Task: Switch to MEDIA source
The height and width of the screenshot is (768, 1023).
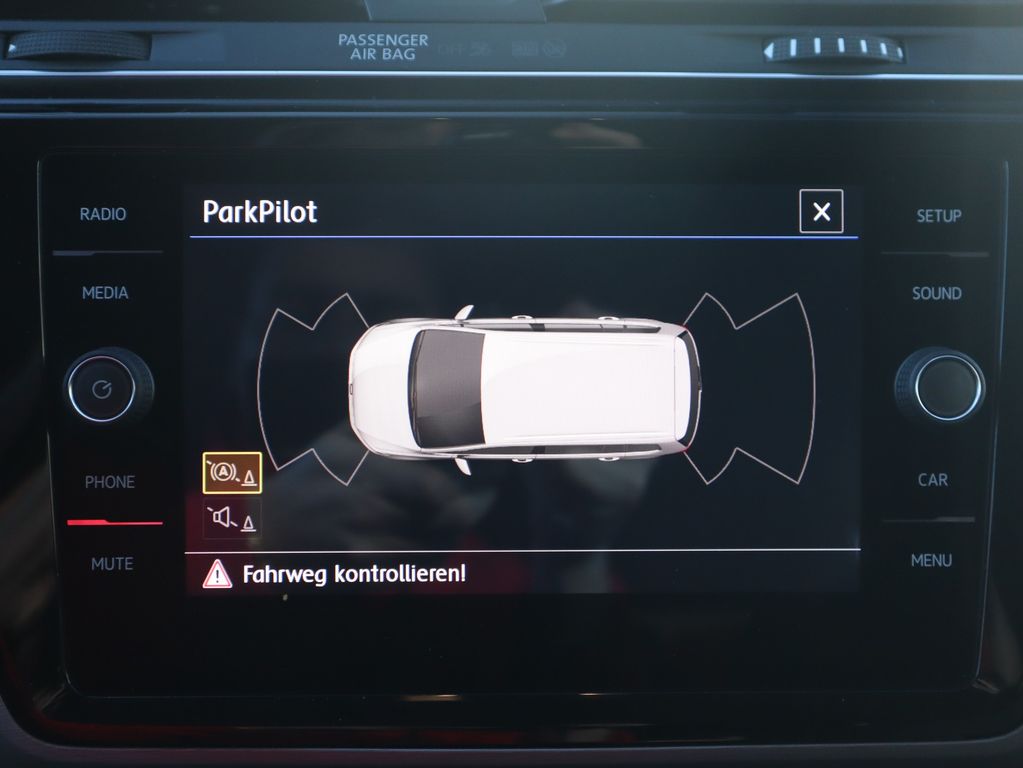Action: tap(105, 293)
